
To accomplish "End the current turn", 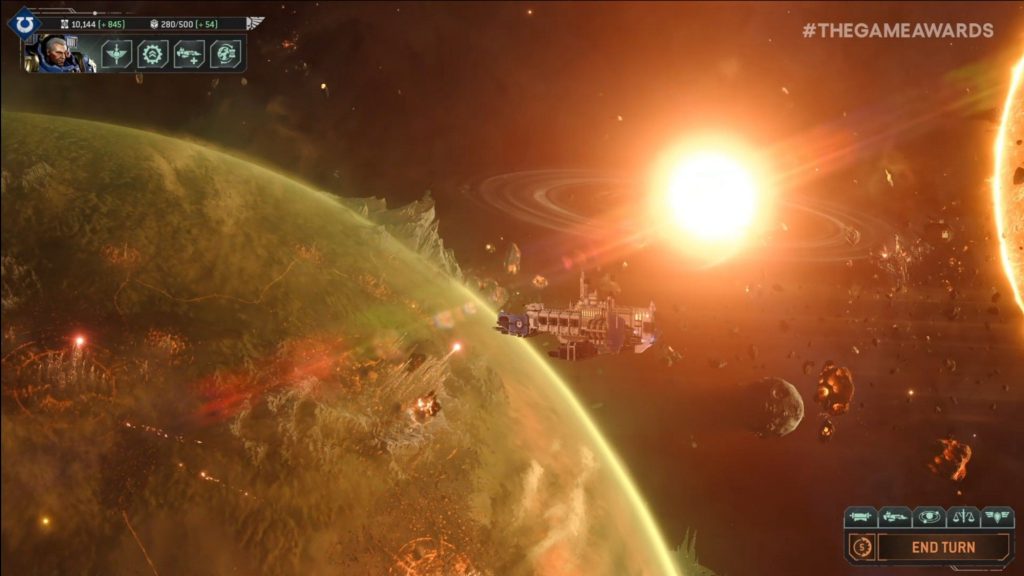I will click(943, 547).
